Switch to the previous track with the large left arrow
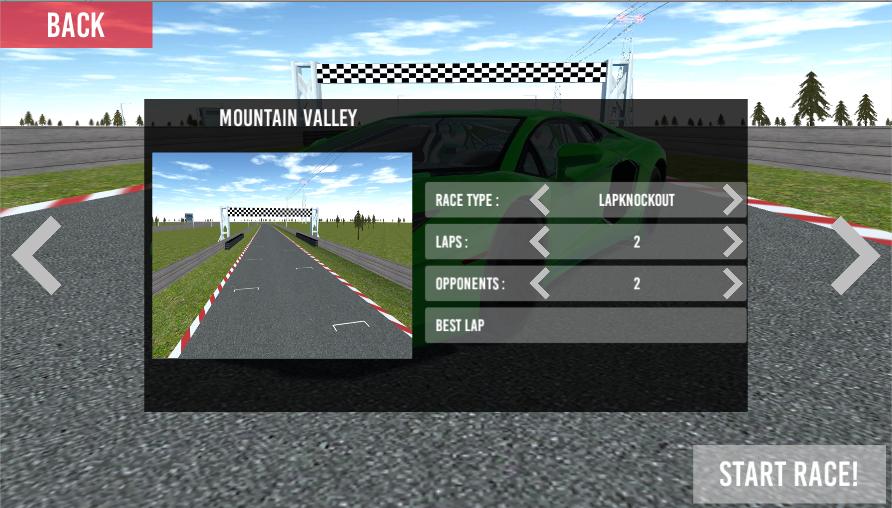 click(x=37, y=255)
